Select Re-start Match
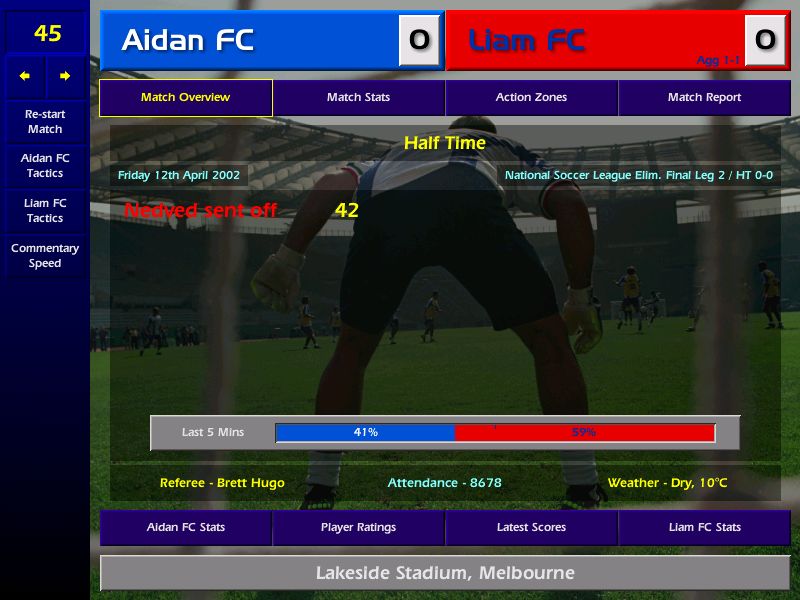The image size is (800, 600). pyautogui.click(x=45, y=121)
